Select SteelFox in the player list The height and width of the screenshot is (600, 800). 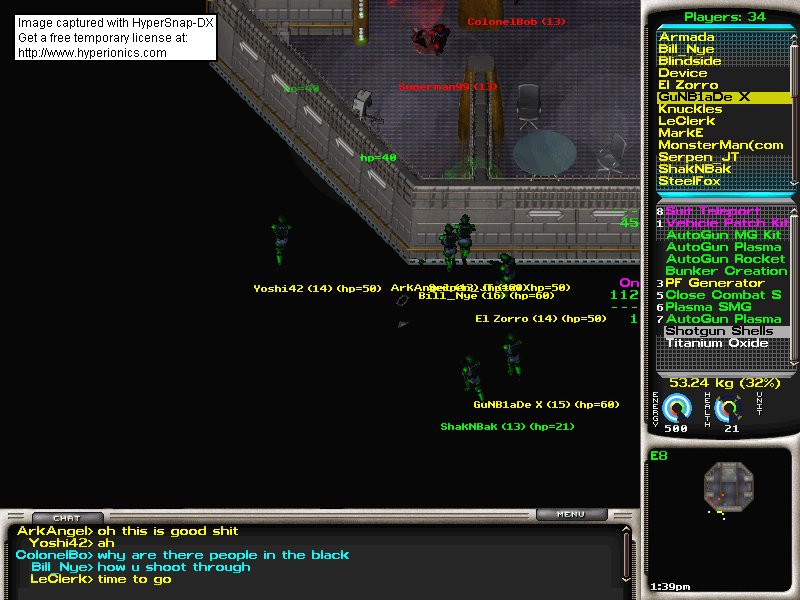click(689, 181)
